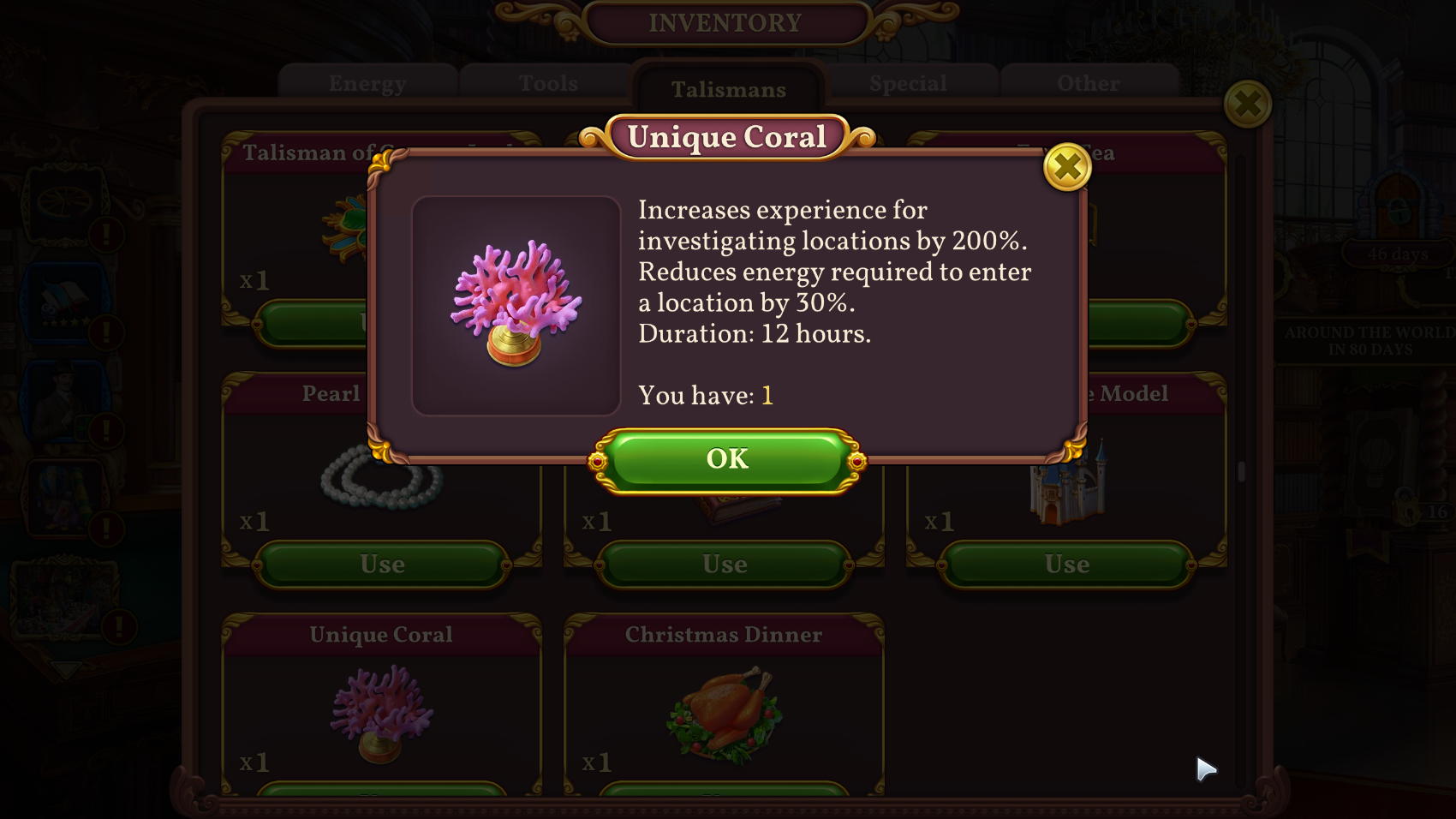Click the Pearl necklace talisman icon
The height and width of the screenshot is (819, 1456).
383,480
